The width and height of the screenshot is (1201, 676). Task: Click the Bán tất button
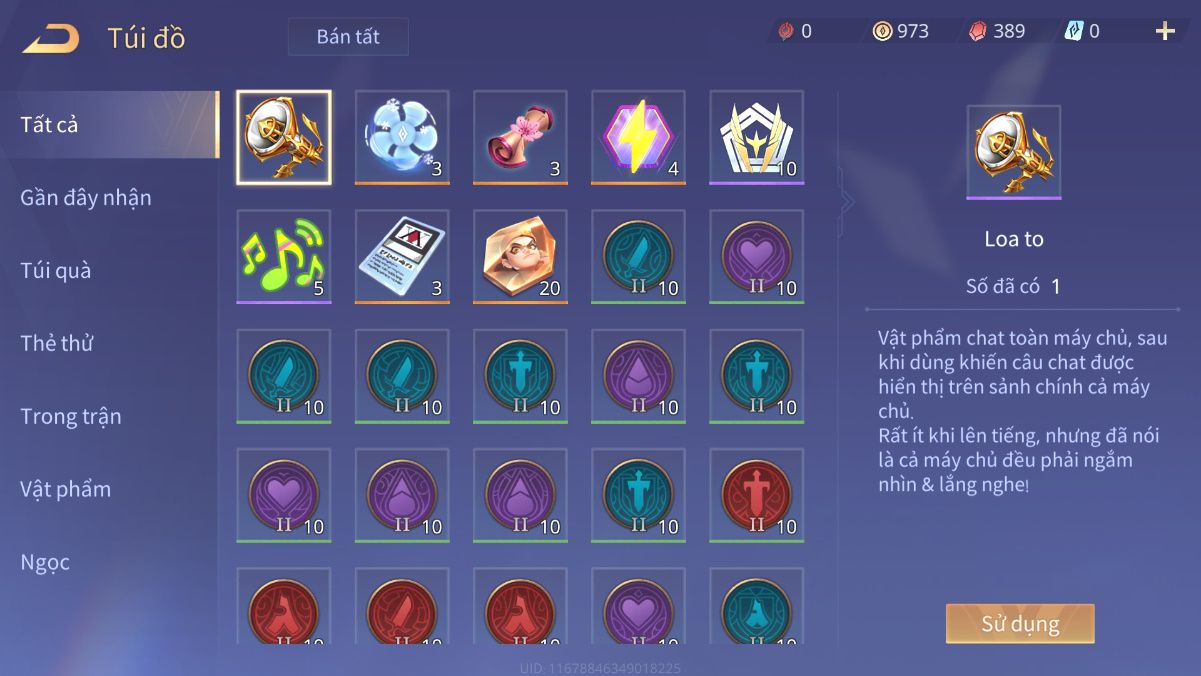(348, 37)
